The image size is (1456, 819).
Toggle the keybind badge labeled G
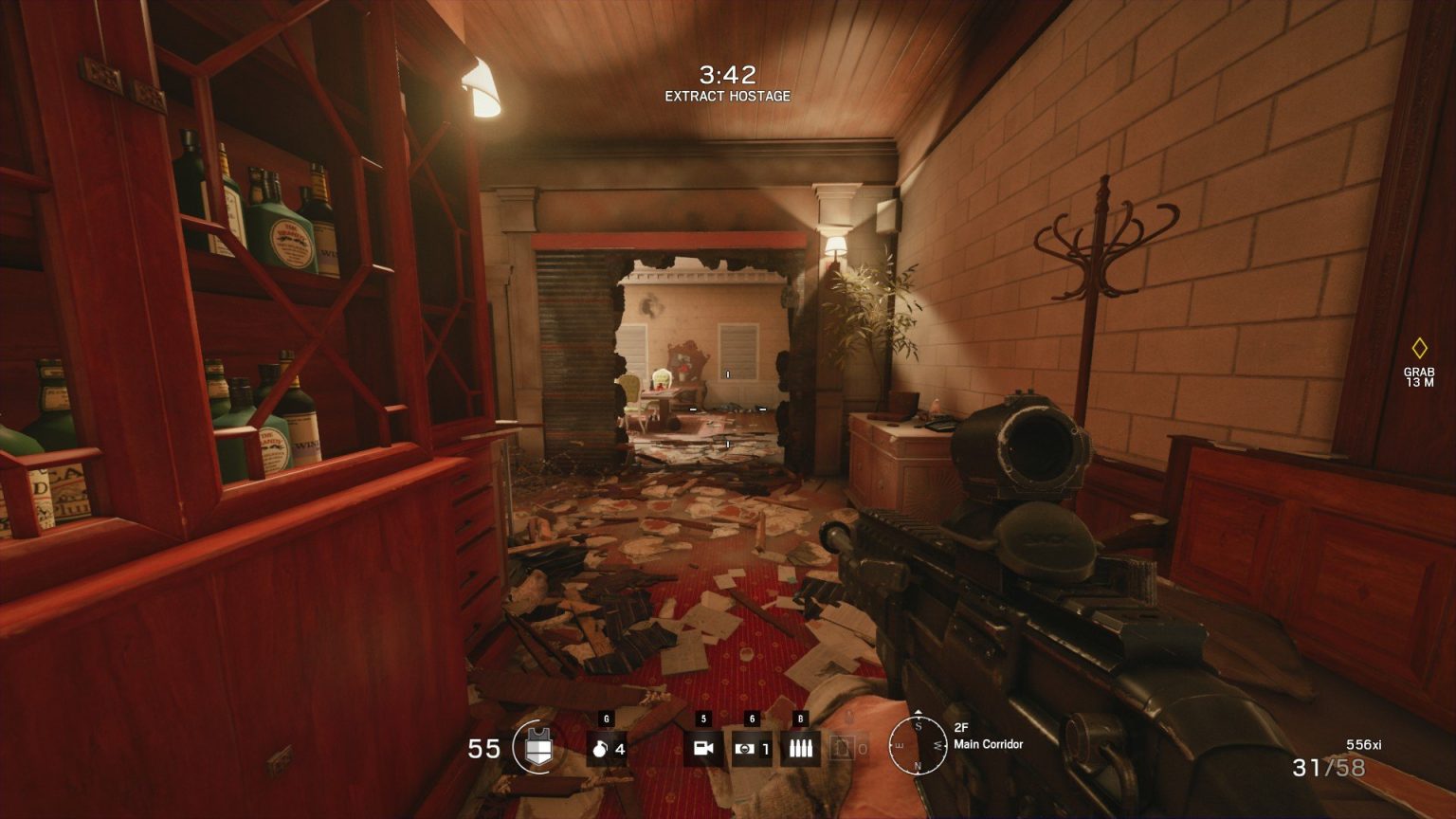point(607,717)
